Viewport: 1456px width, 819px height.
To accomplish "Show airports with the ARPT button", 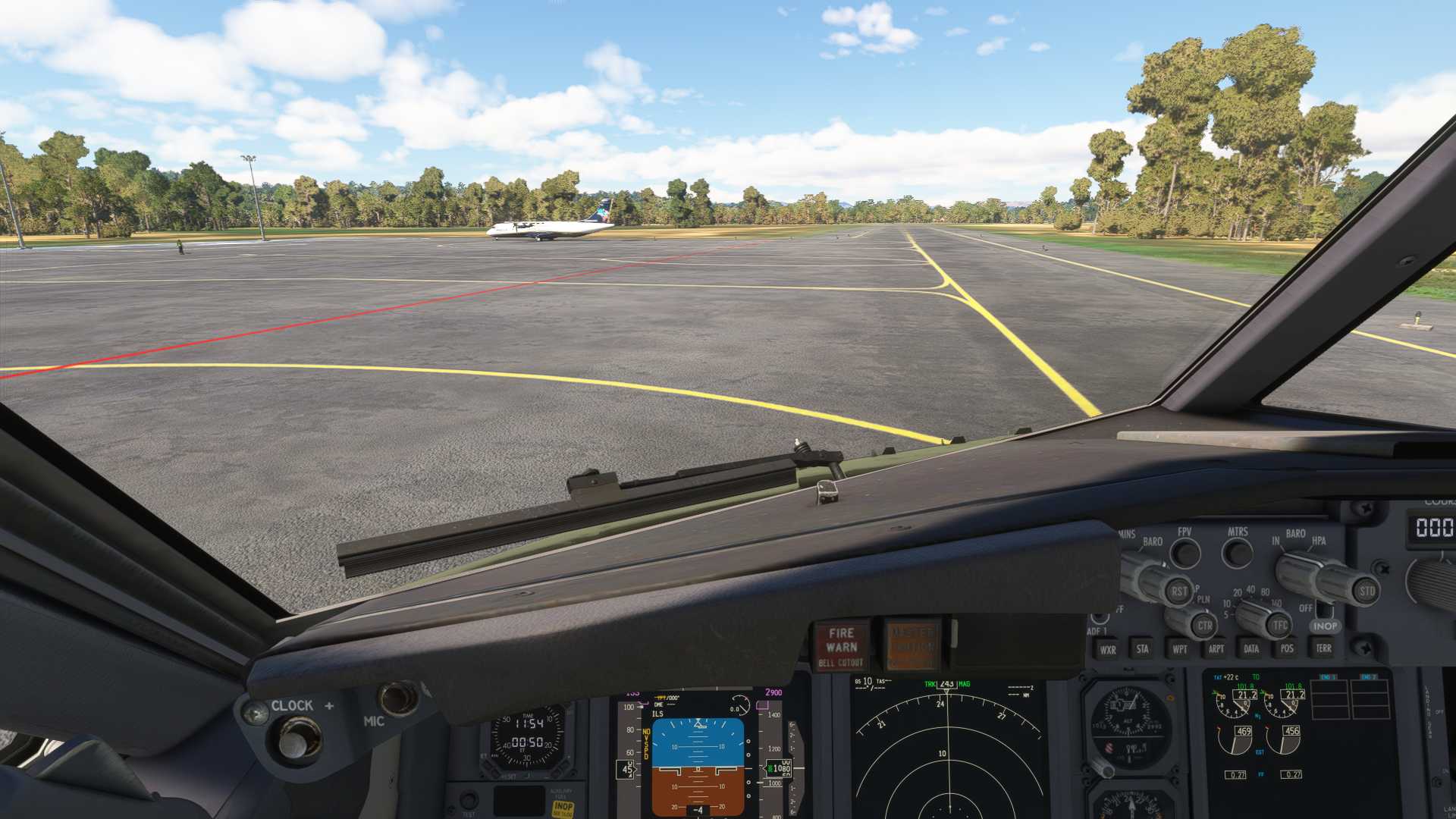I will tap(1216, 649).
